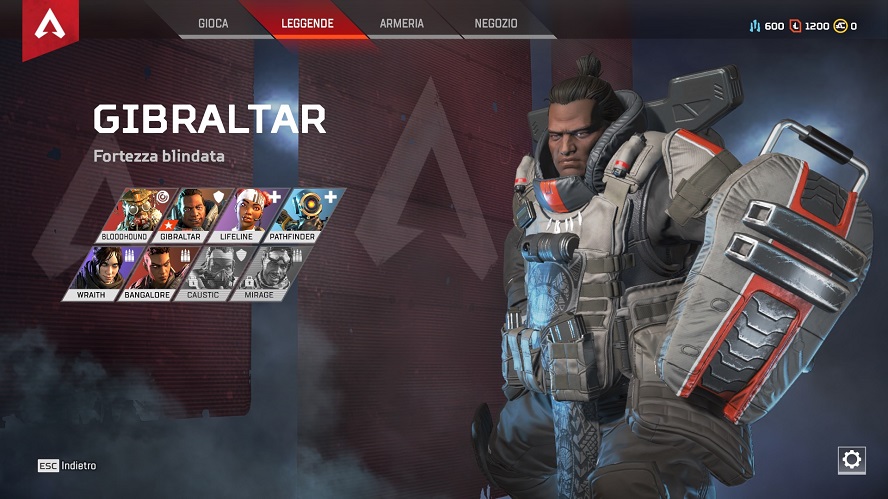Open settings with the gear icon
Screen dimensions: 888x499
point(851,459)
